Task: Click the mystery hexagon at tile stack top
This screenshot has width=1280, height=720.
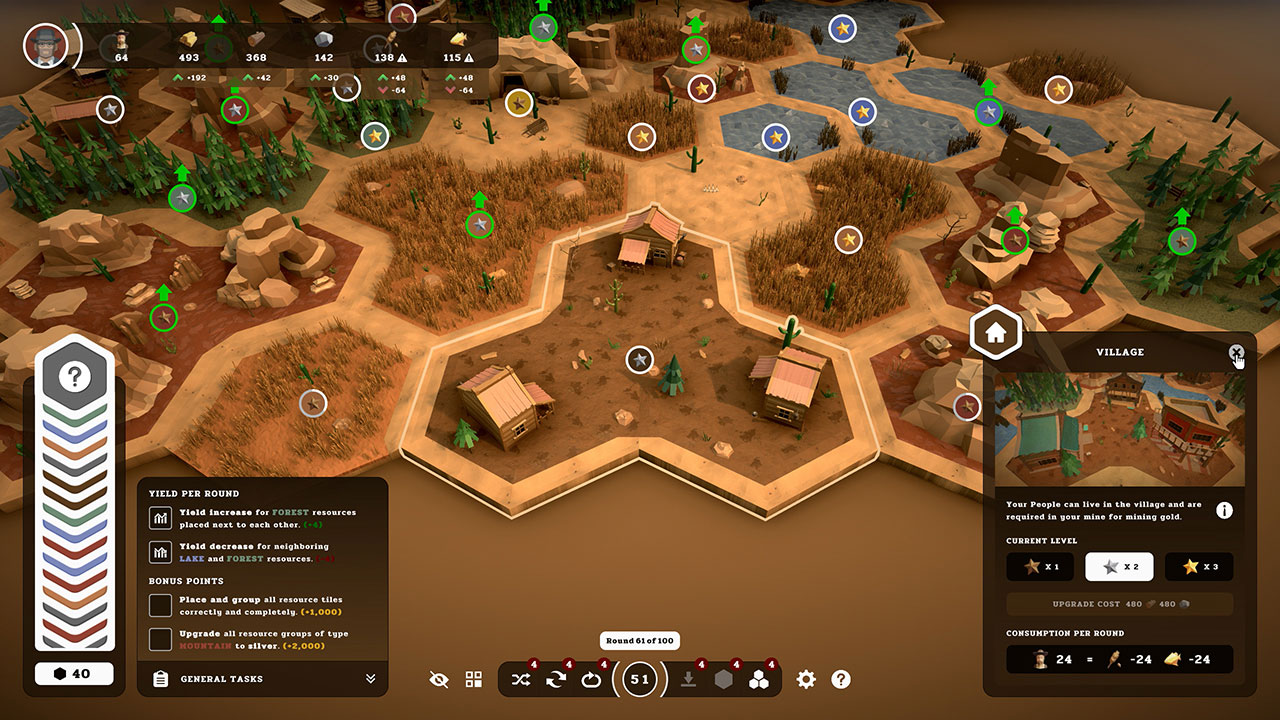Action: pos(74,376)
